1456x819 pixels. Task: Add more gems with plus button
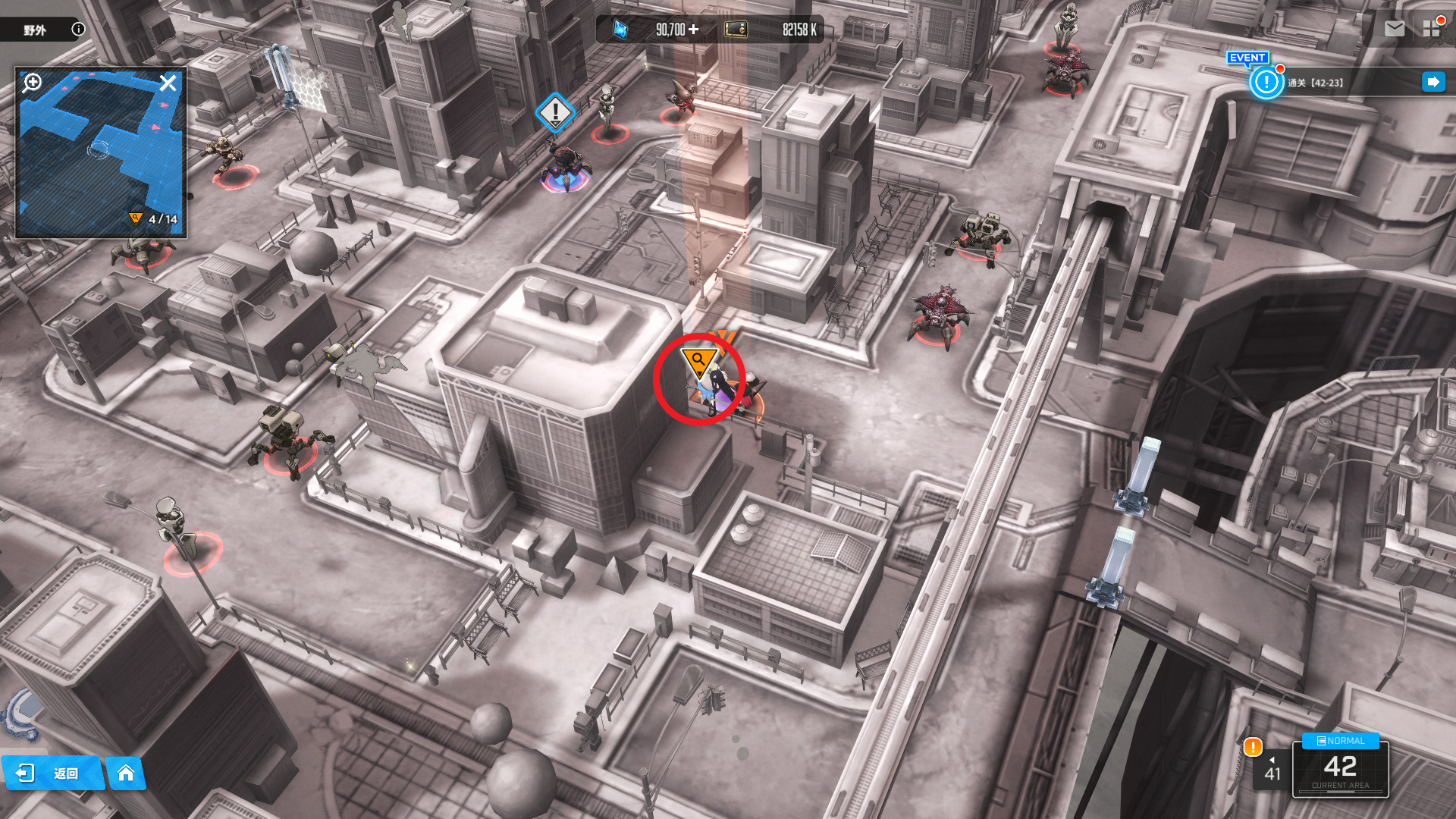click(x=693, y=30)
